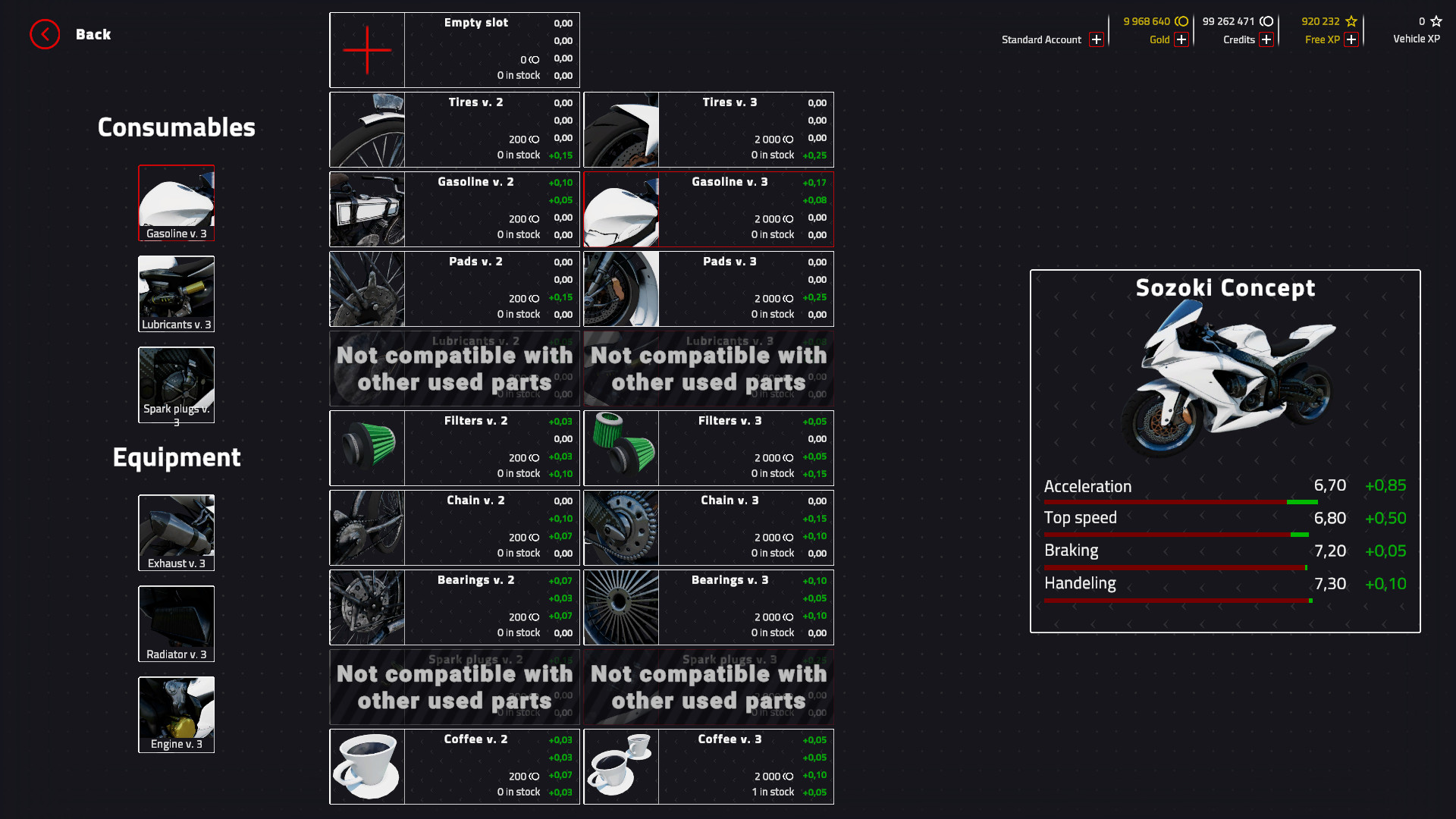
Task: Select the Lubricants v. 3 consumable icon
Action: [176, 293]
